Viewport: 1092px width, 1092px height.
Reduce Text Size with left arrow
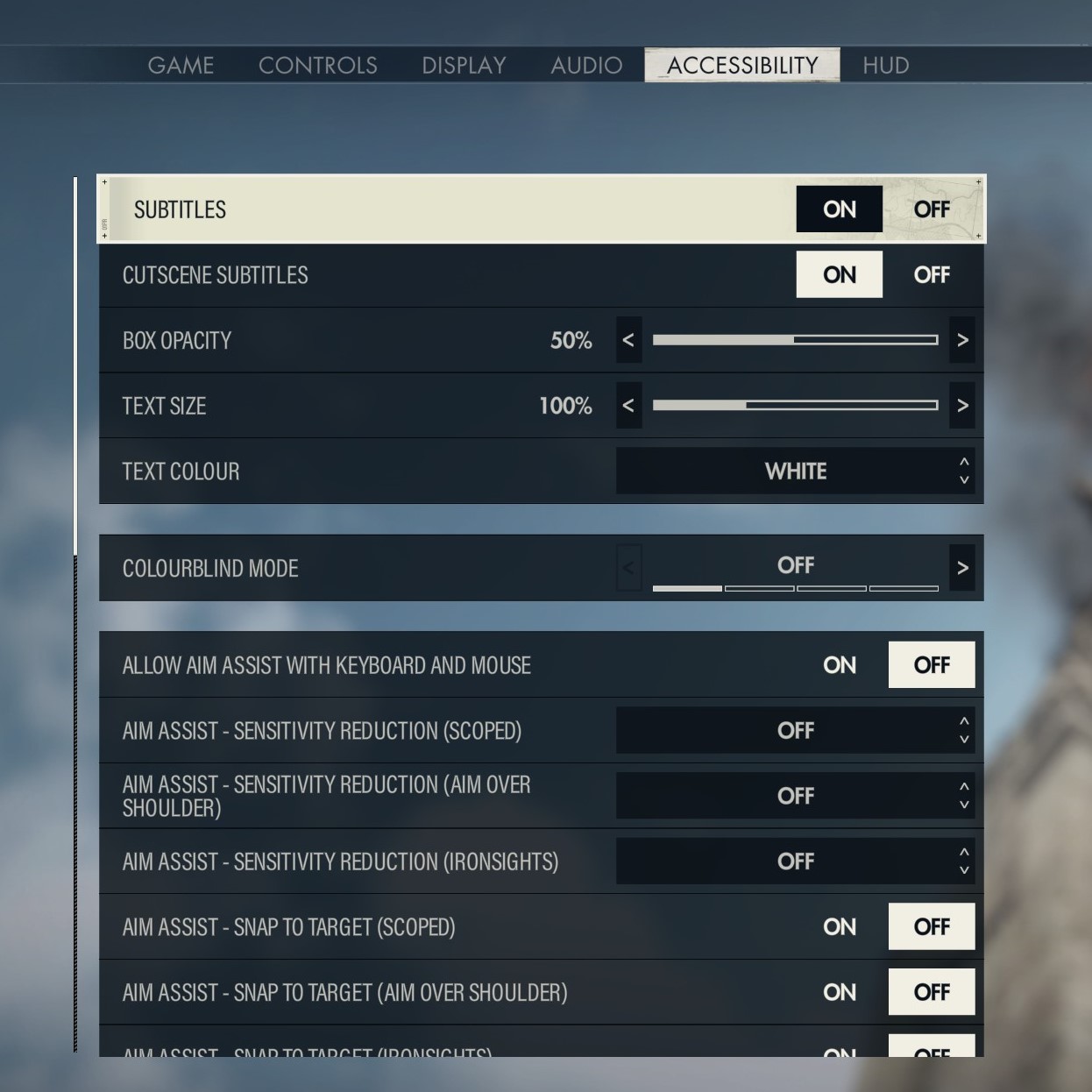tap(628, 406)
